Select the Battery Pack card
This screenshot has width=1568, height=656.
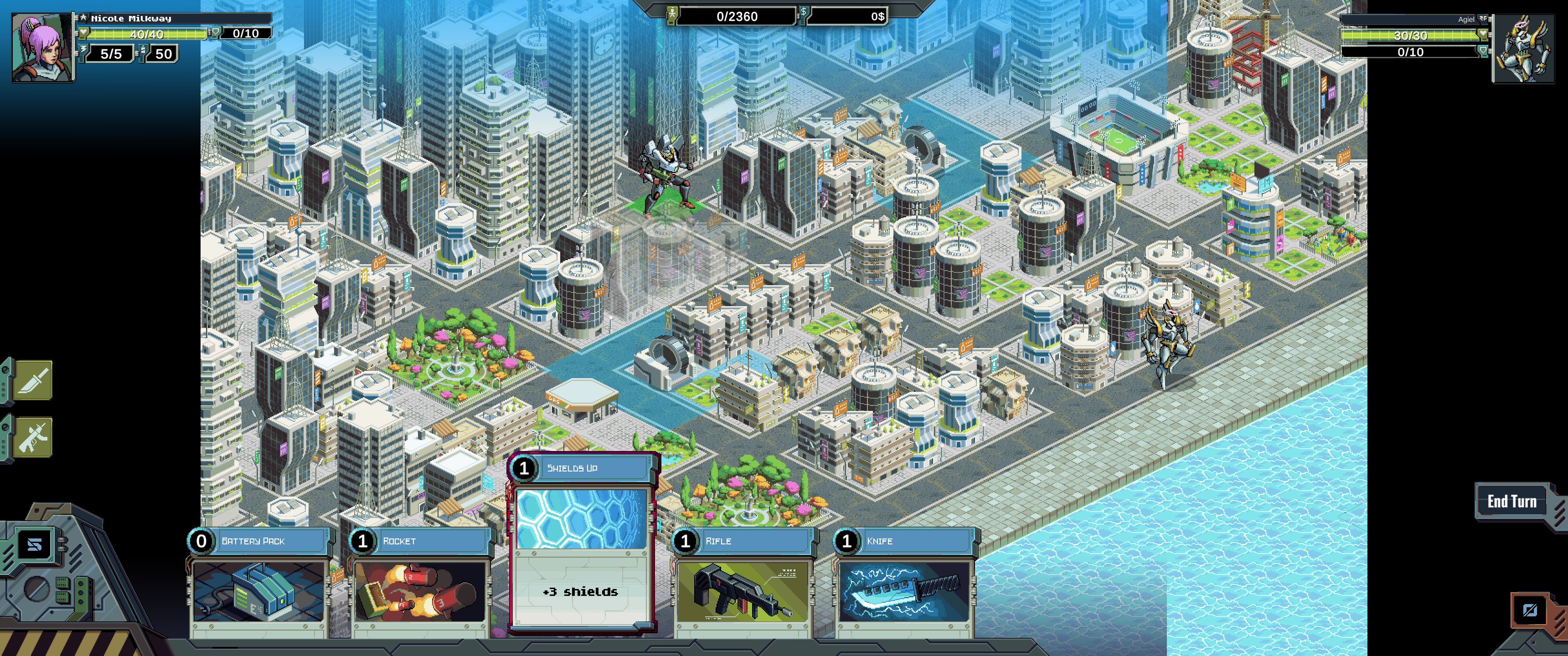259,584
